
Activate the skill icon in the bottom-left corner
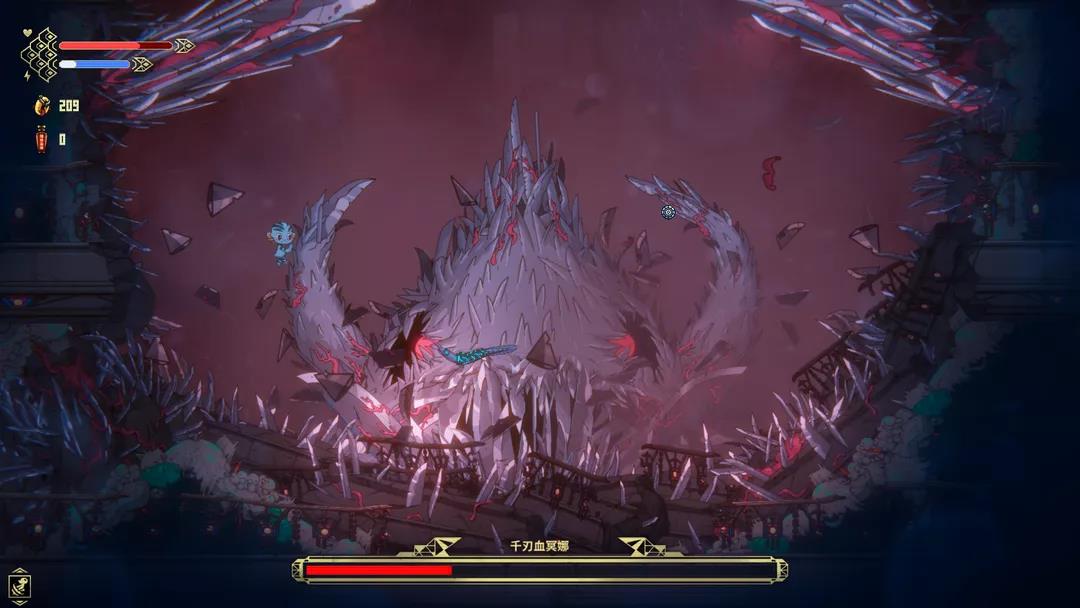tap(19, 583)
